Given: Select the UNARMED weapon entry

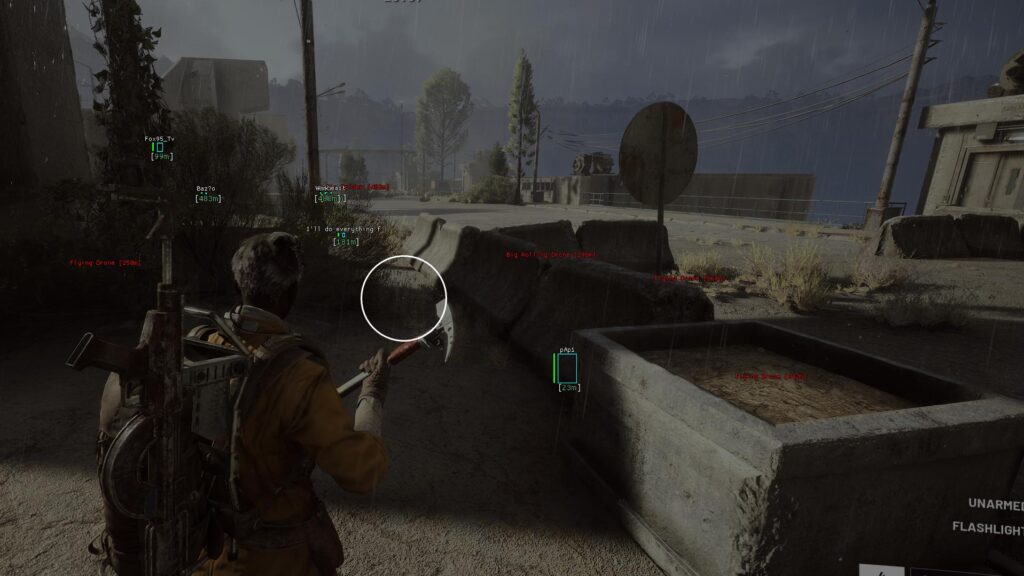Looking at the screenshot, I should 995,503.
